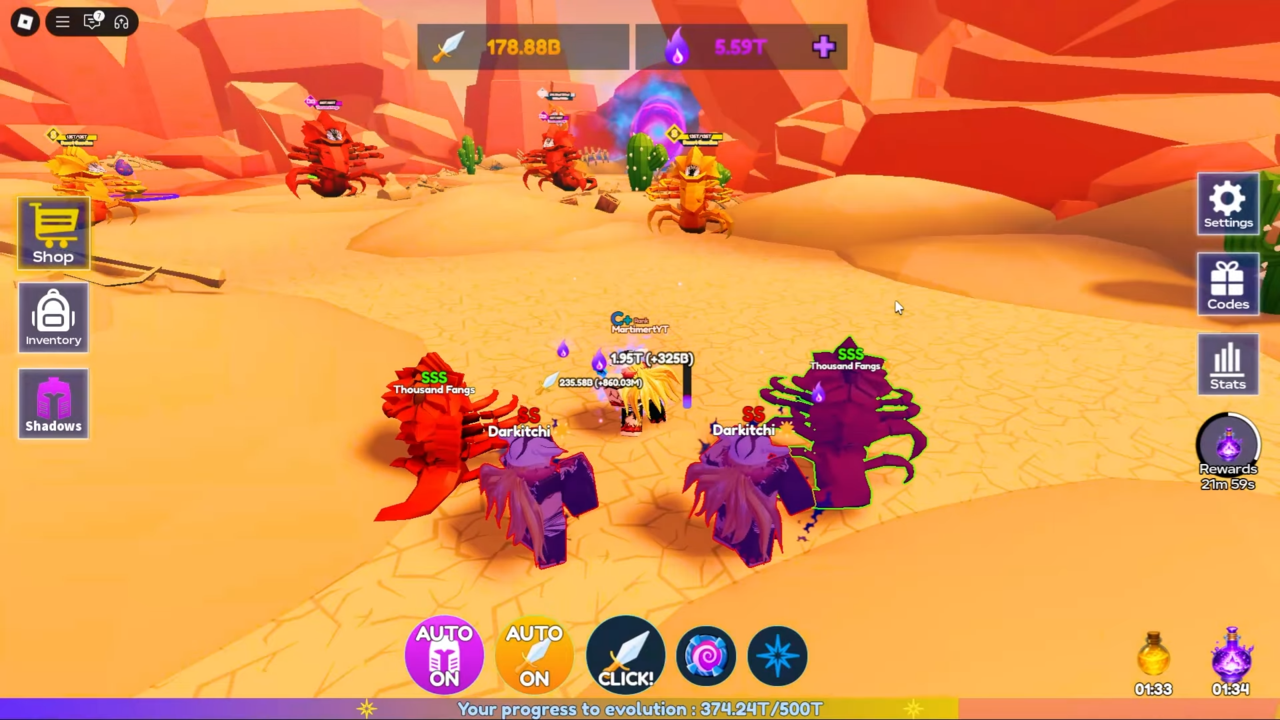Toggle the orange auto sword button
Viewport: 1280px width, 720px height.
click(534, 656)
